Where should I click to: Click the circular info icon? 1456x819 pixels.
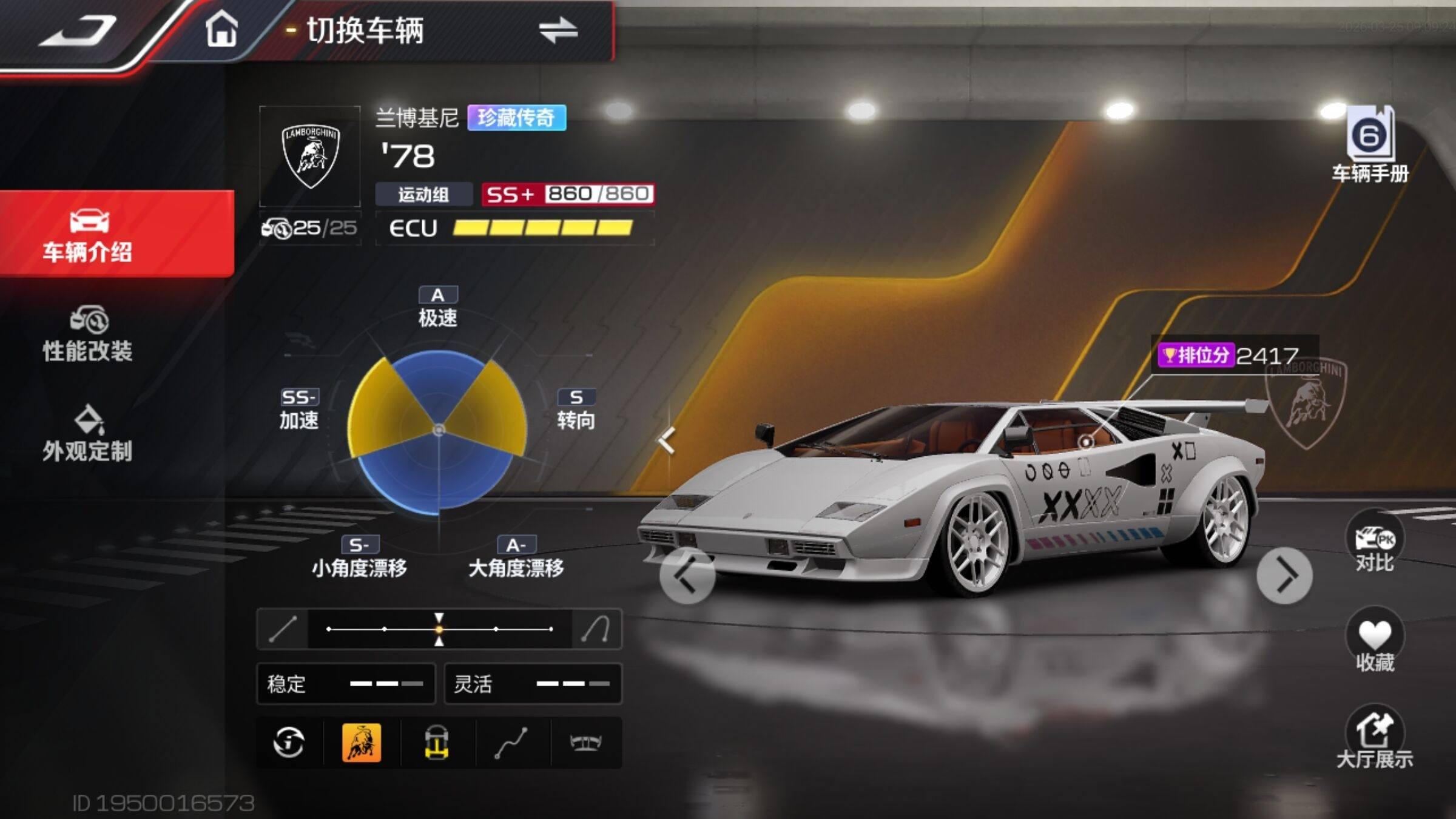pyautogui.click(x=289, y=742)
